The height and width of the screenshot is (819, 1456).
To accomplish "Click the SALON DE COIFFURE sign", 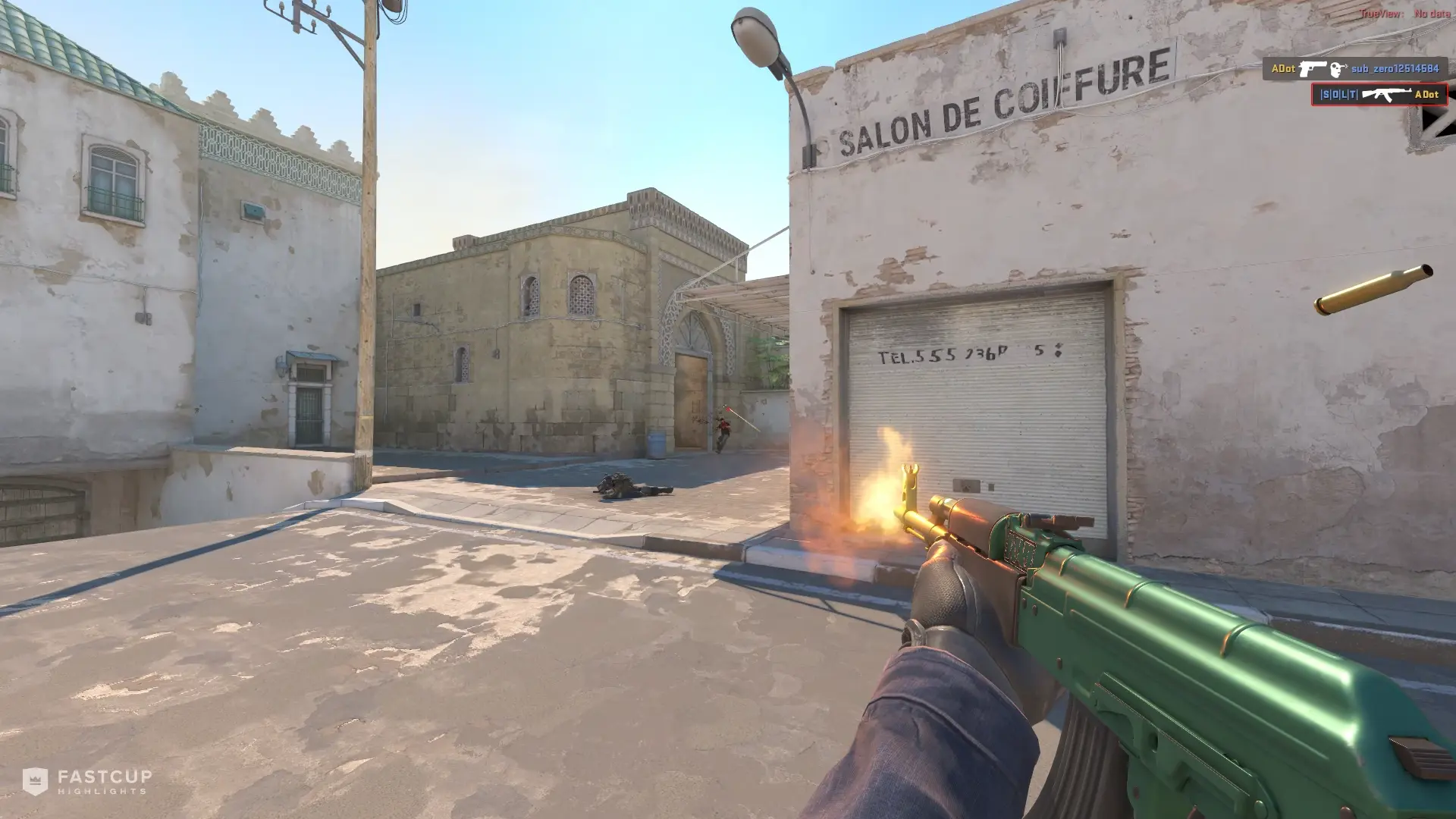I will [x=993, y=99].
